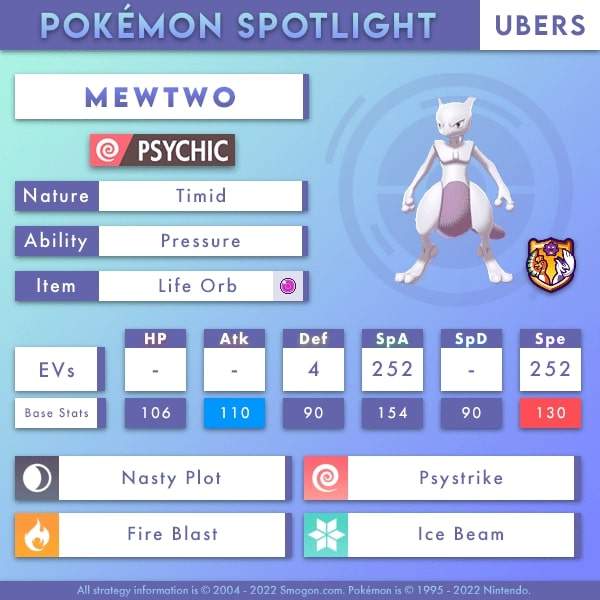
Task: Click the Spe EV box showing 252
Action: tap(549, 369)
